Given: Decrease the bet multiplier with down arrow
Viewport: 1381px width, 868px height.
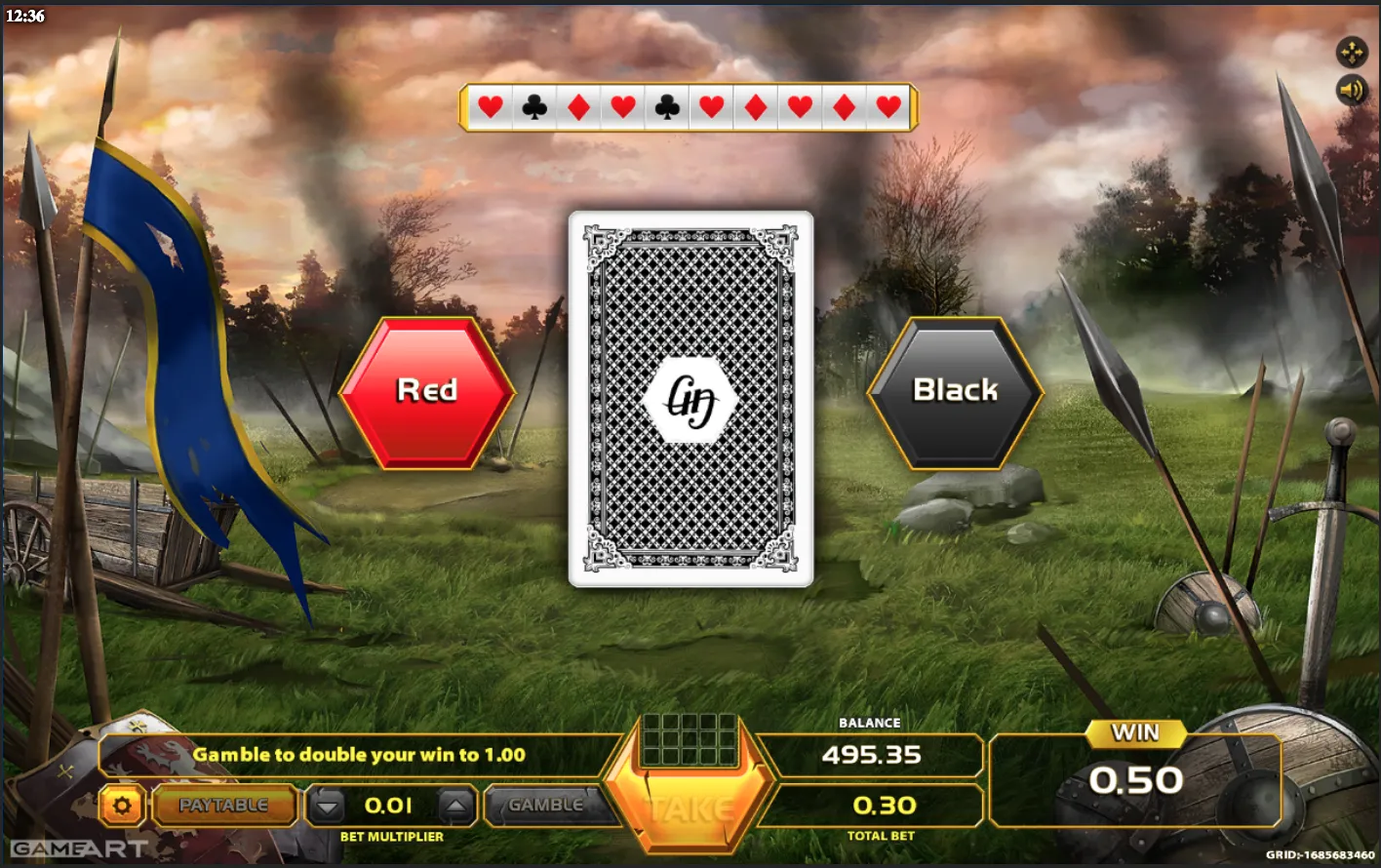Looking at the screenshot, I should (x=329, y=807).
